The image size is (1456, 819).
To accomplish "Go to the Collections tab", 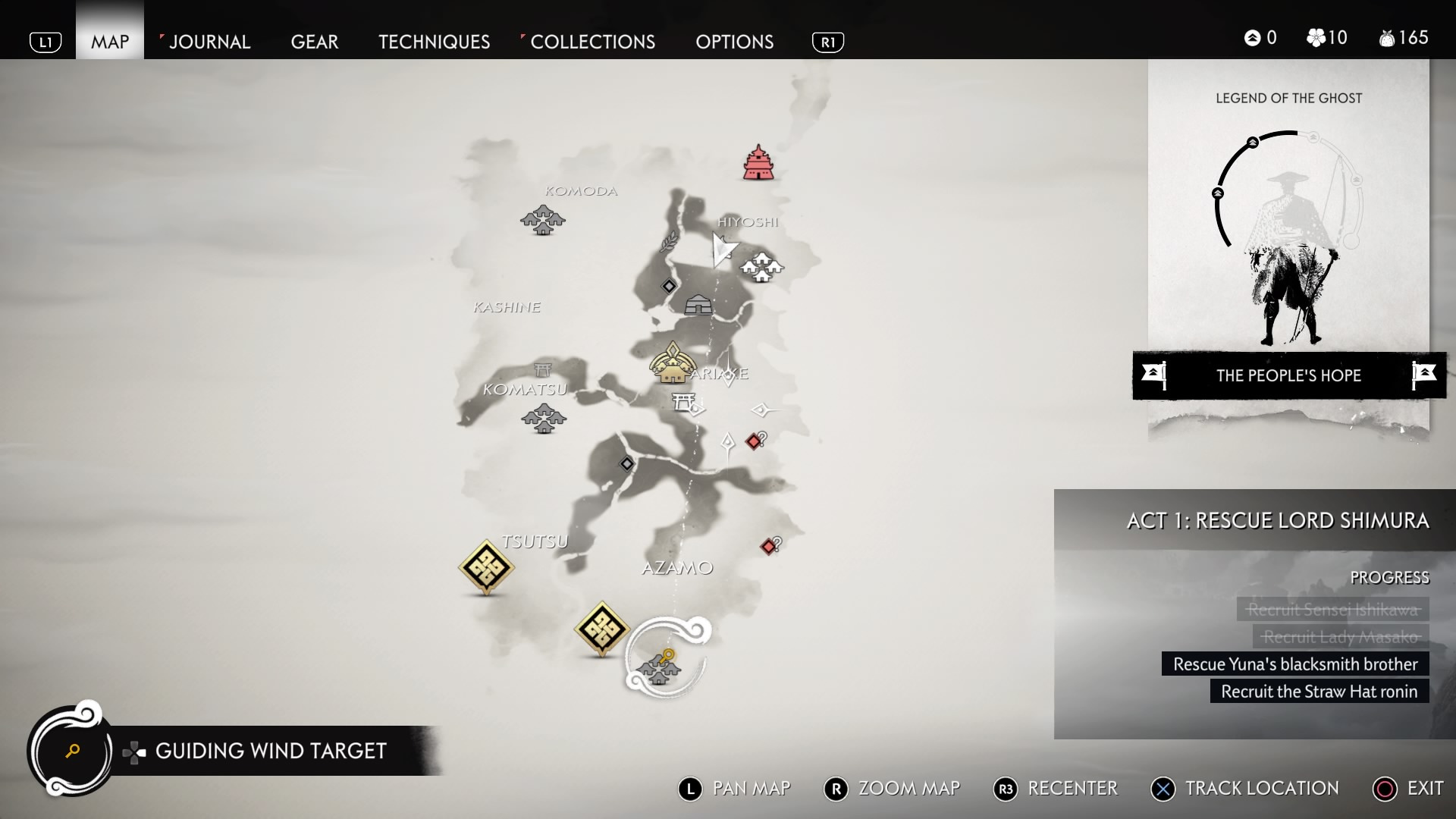I will pyautogui.click(x=592, y=42).
